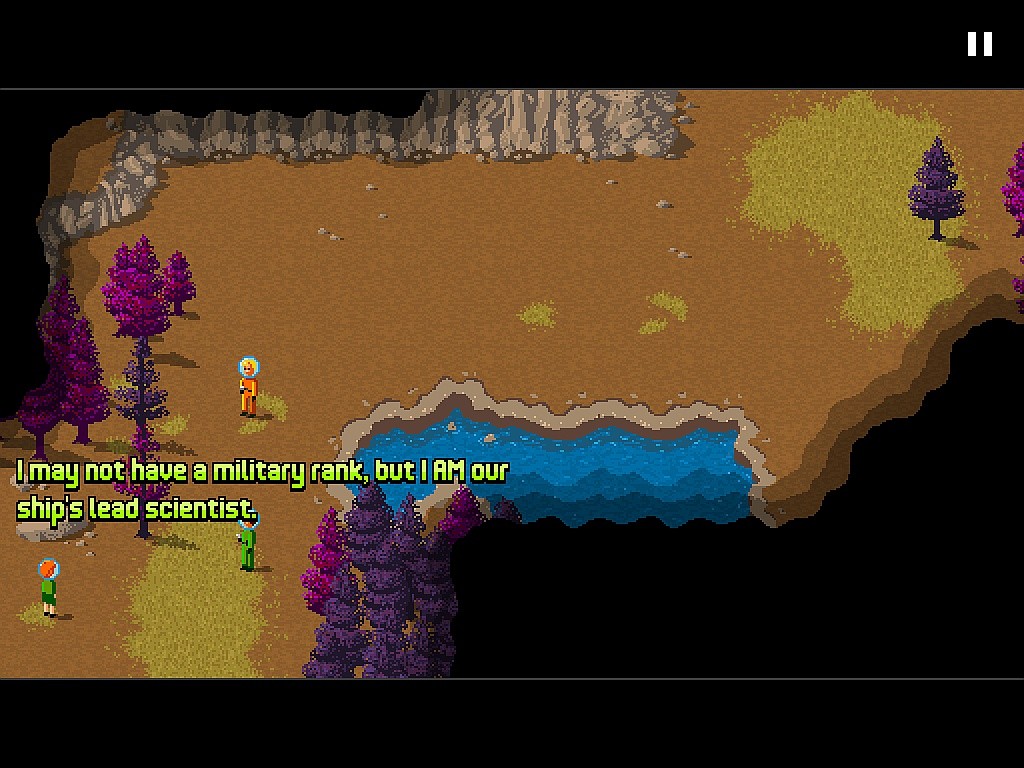Pause the game with the pause icon
1024x768 pixels.
point(979,44)
